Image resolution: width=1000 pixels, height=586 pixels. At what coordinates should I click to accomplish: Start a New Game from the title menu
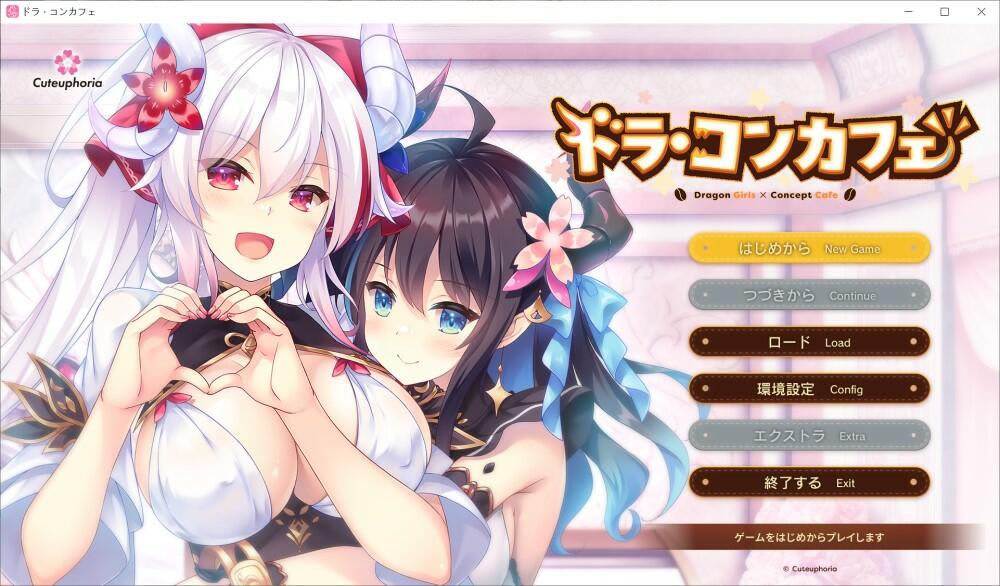pyautogui.click(x=809, y=248)
